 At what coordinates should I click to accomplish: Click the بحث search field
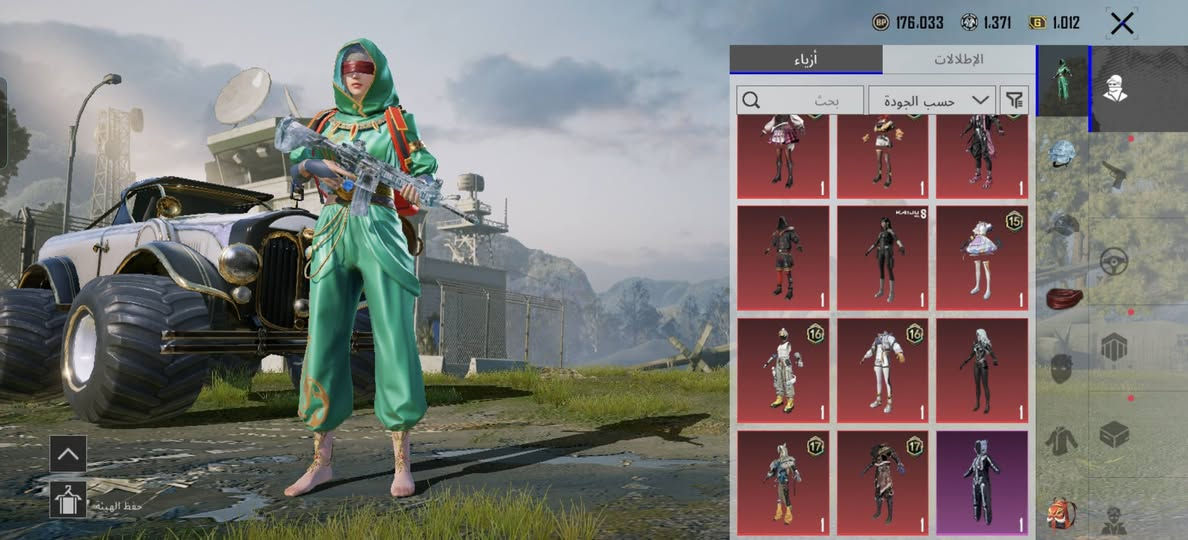(x=801, y=100)
